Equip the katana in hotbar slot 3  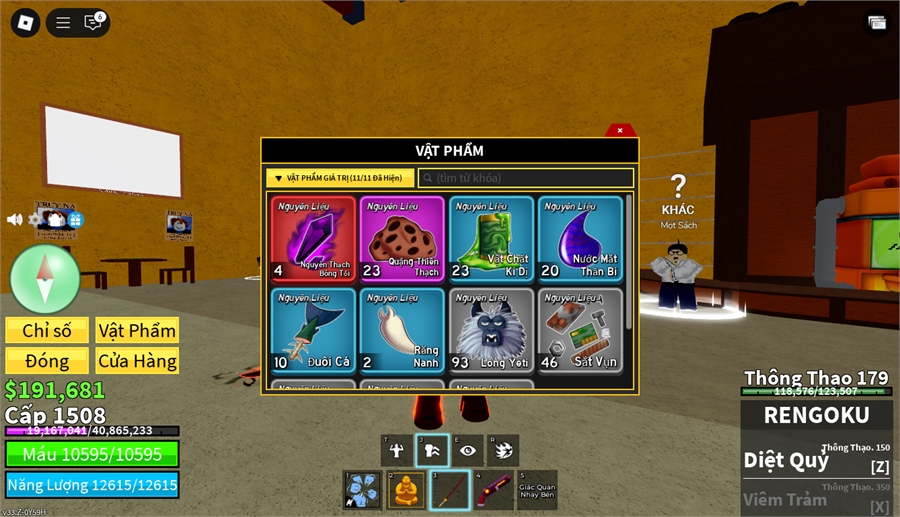tap(450, 490)
